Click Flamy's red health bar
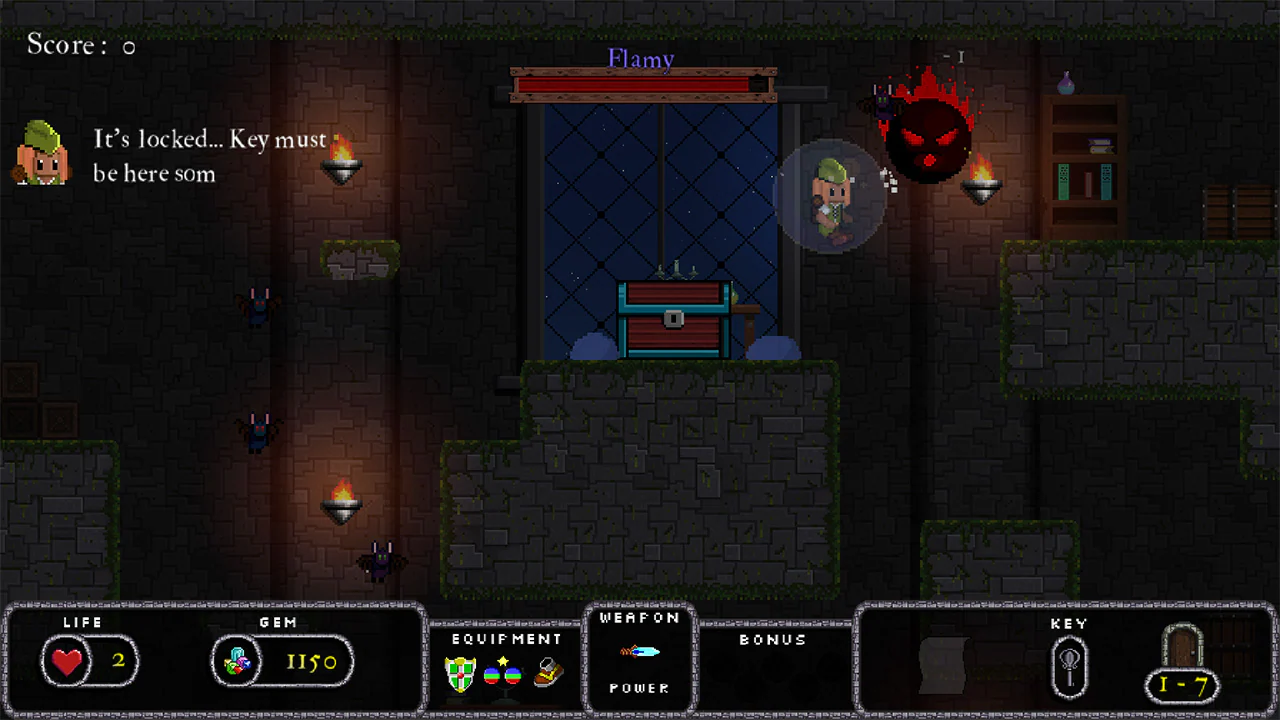1280x720 pixels. pyautogui.click(x=640, y=86)
